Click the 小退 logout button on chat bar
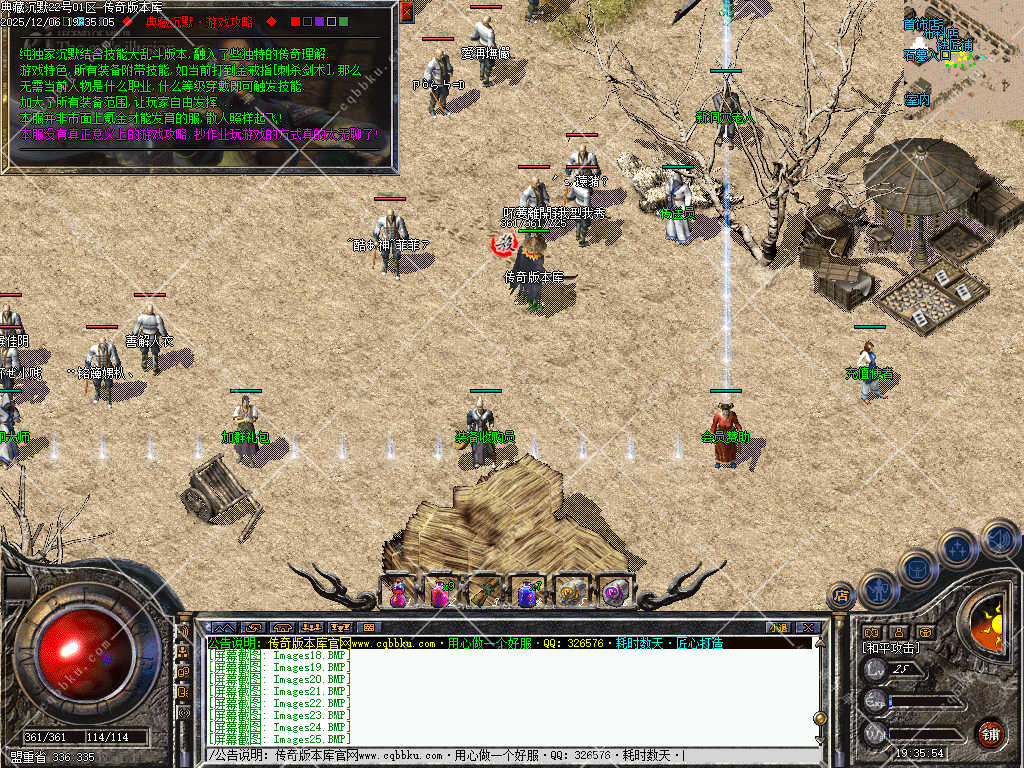The width and height of the screenshot is (1024, 768). (x=778, y=628)
